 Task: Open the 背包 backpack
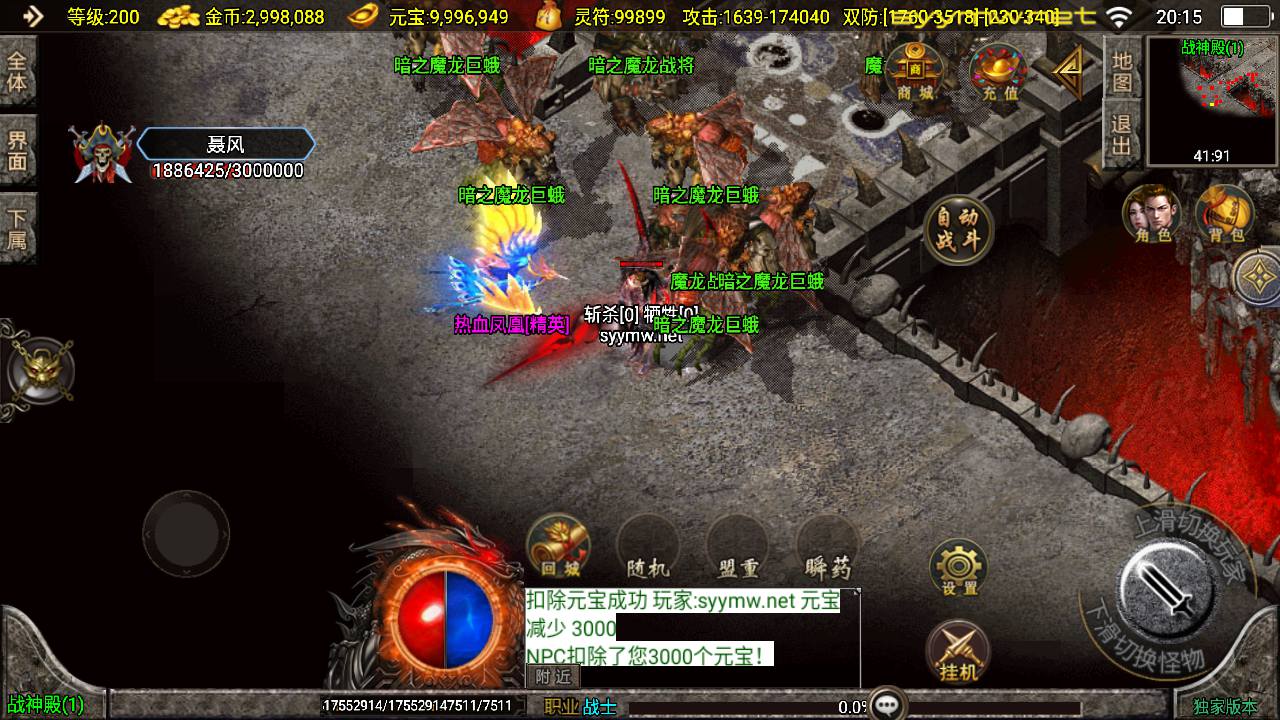click(x=1224, y=213)
